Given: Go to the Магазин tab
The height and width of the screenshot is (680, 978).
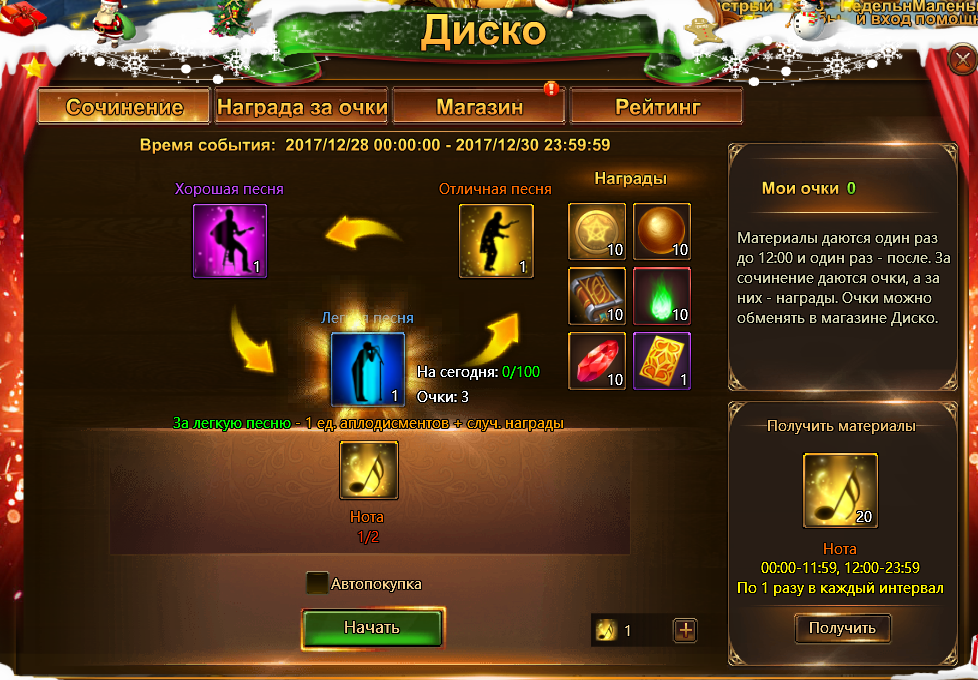Looking at the screenshot, I should click(479, 107).
